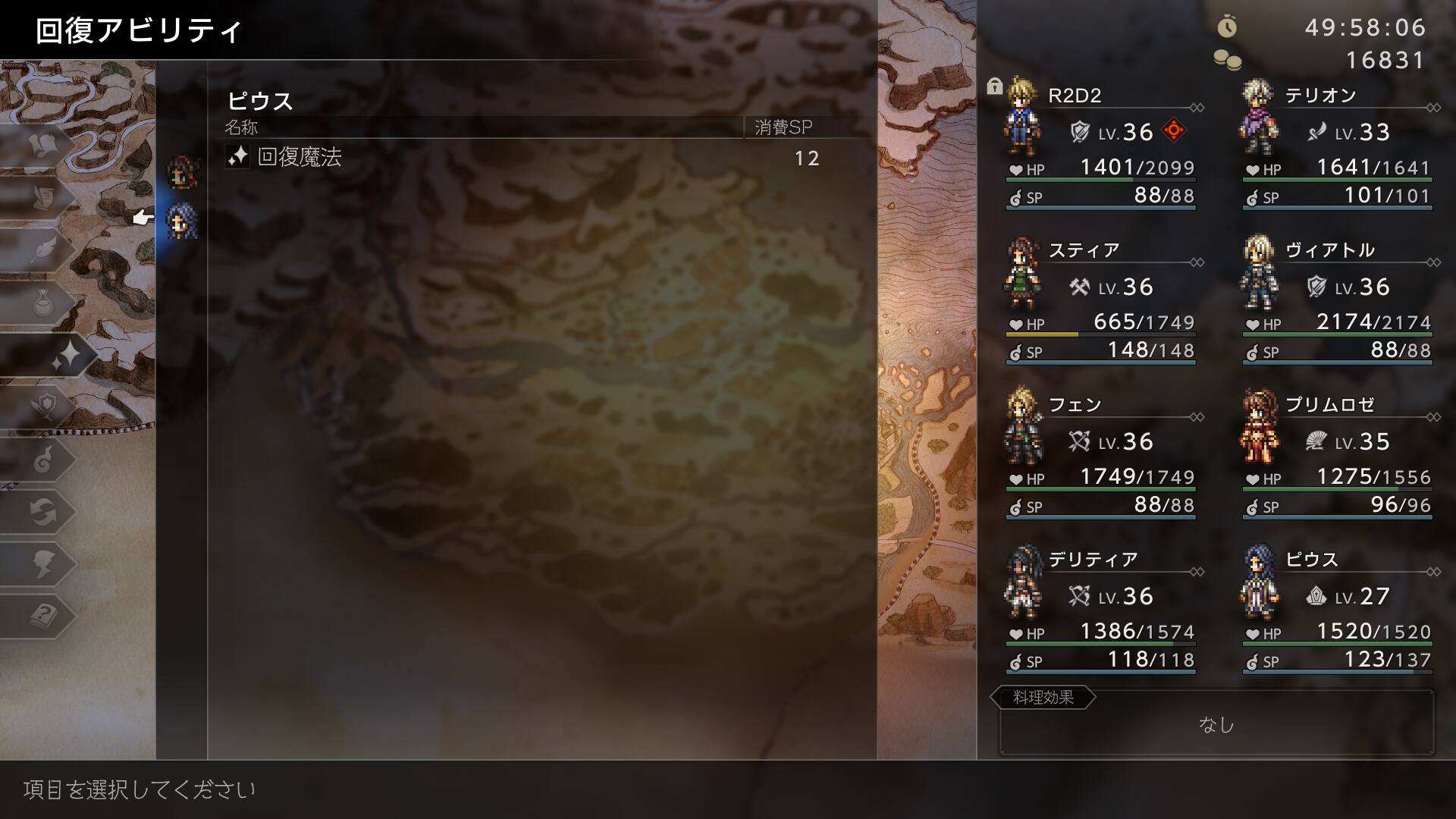
Task: Select the sparkle recovery abilities tab
Action: pos(64,356)
